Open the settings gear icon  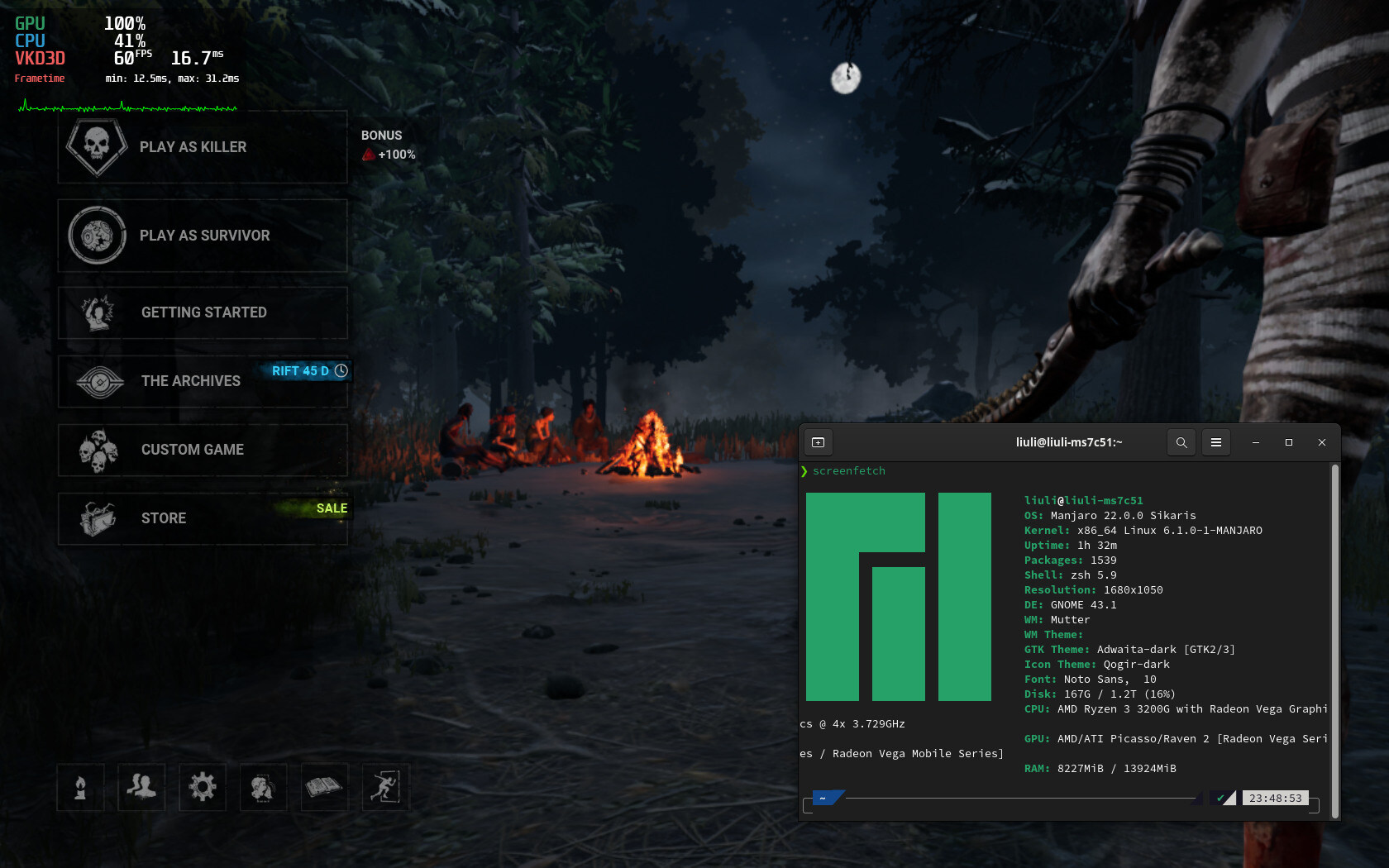coord(203,788)
